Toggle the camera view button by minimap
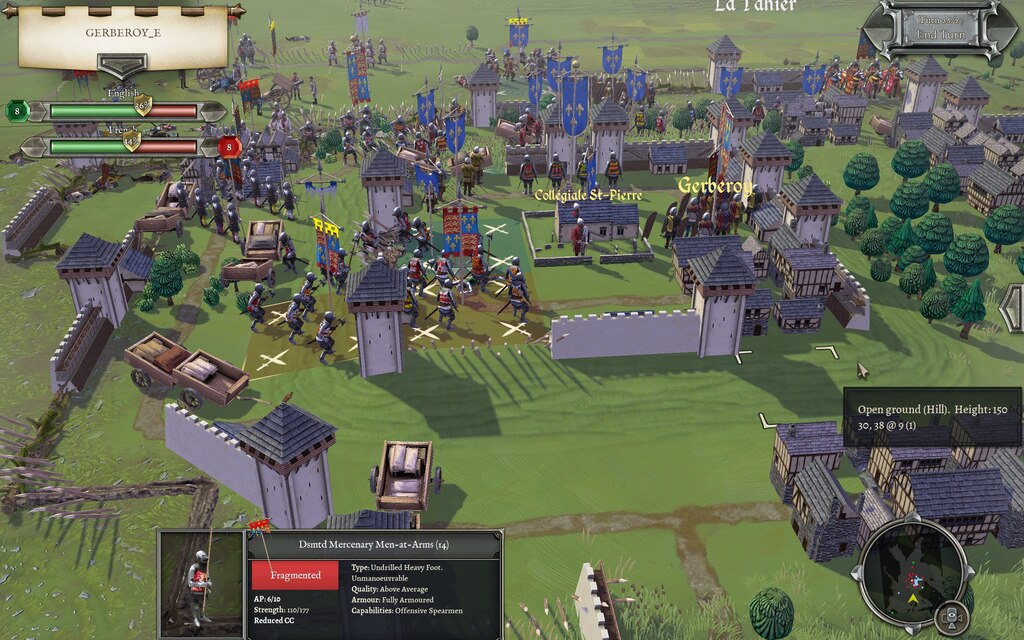Image resolution: width=1024 pixels, height=640 pixels. click(x=952, y=617)
